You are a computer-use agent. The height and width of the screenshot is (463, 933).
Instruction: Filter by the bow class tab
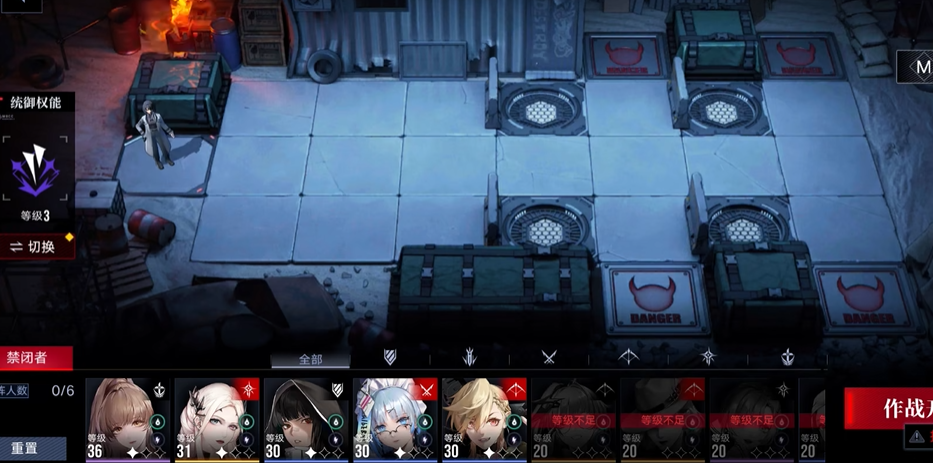click(x=628, y=357)
